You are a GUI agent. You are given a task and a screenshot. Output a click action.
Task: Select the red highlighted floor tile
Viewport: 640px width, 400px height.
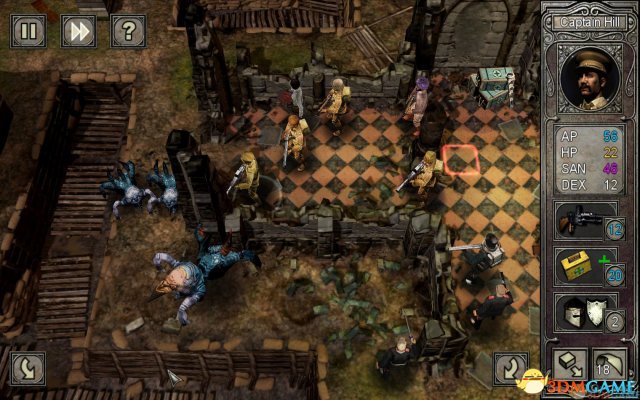[461, 159]
